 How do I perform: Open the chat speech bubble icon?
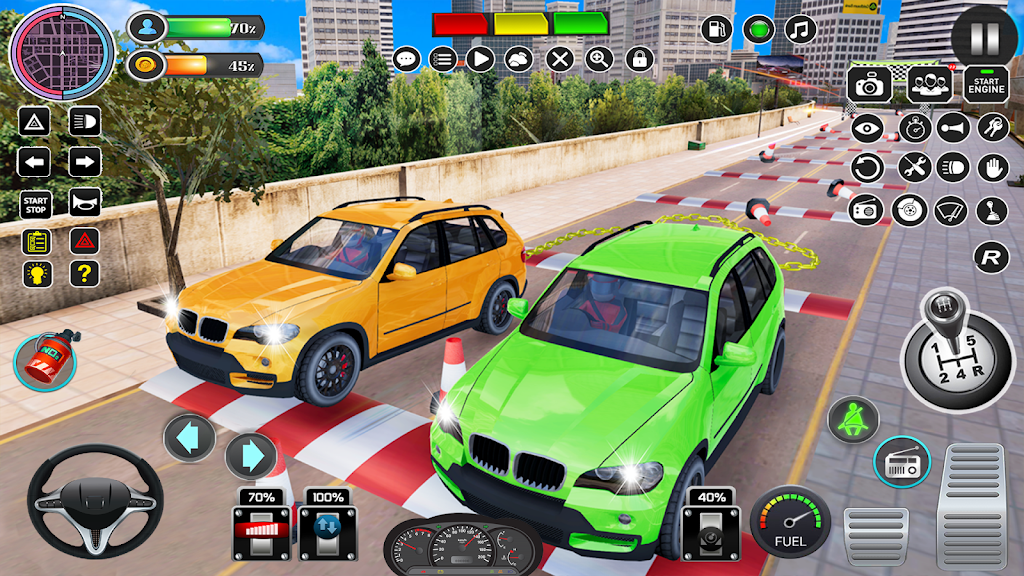tap(407, 59)
